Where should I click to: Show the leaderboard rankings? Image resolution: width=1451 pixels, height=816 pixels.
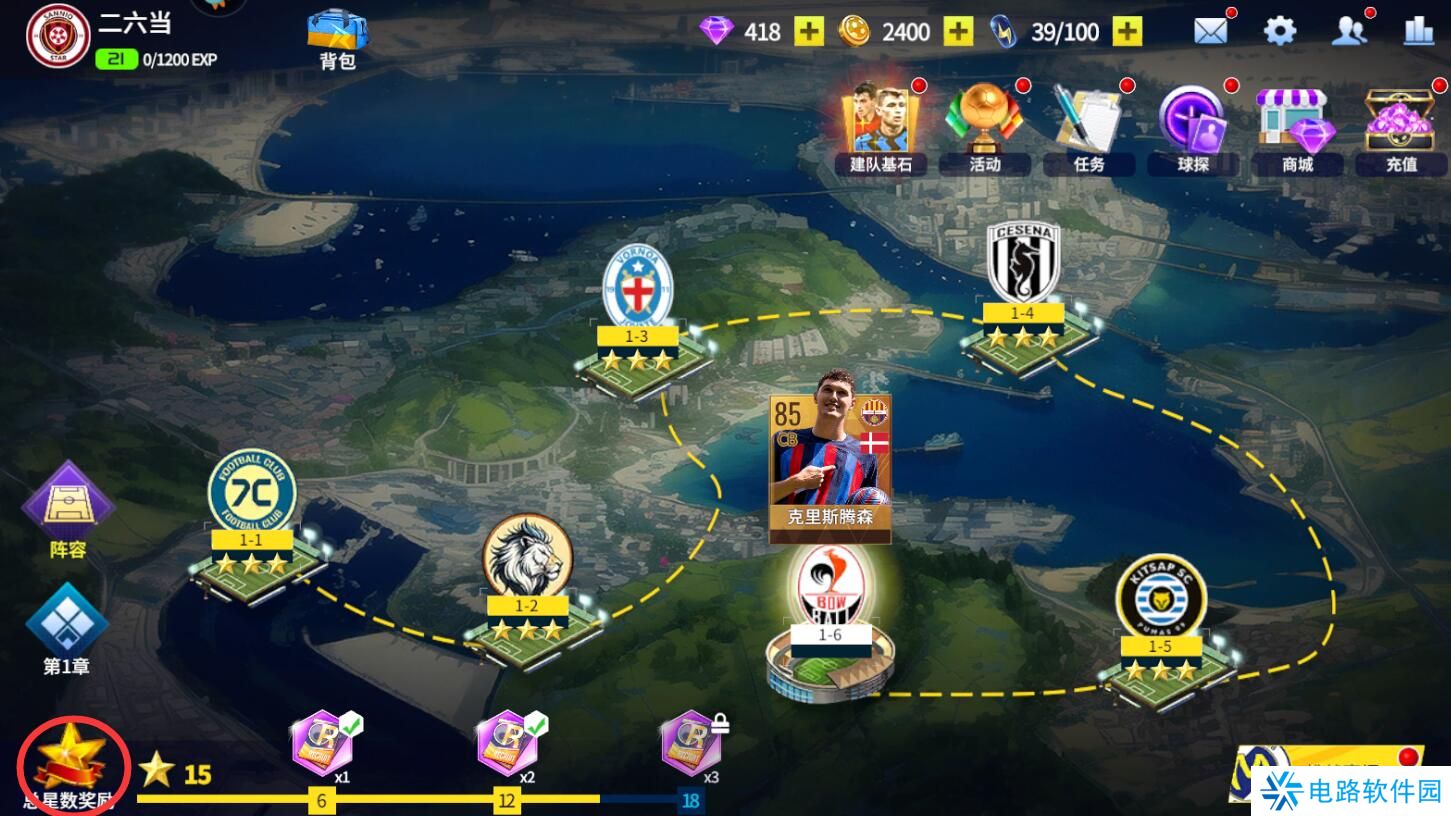(x=1418, y=31)
